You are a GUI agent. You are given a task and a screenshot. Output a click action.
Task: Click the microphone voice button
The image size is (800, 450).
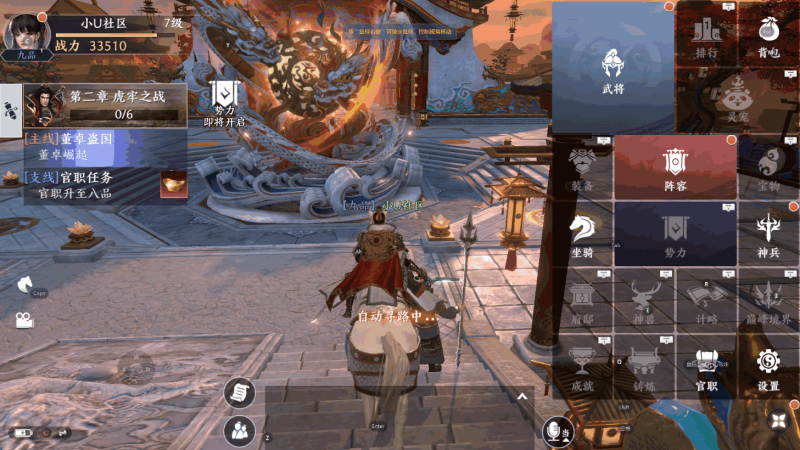coord(553,431)
